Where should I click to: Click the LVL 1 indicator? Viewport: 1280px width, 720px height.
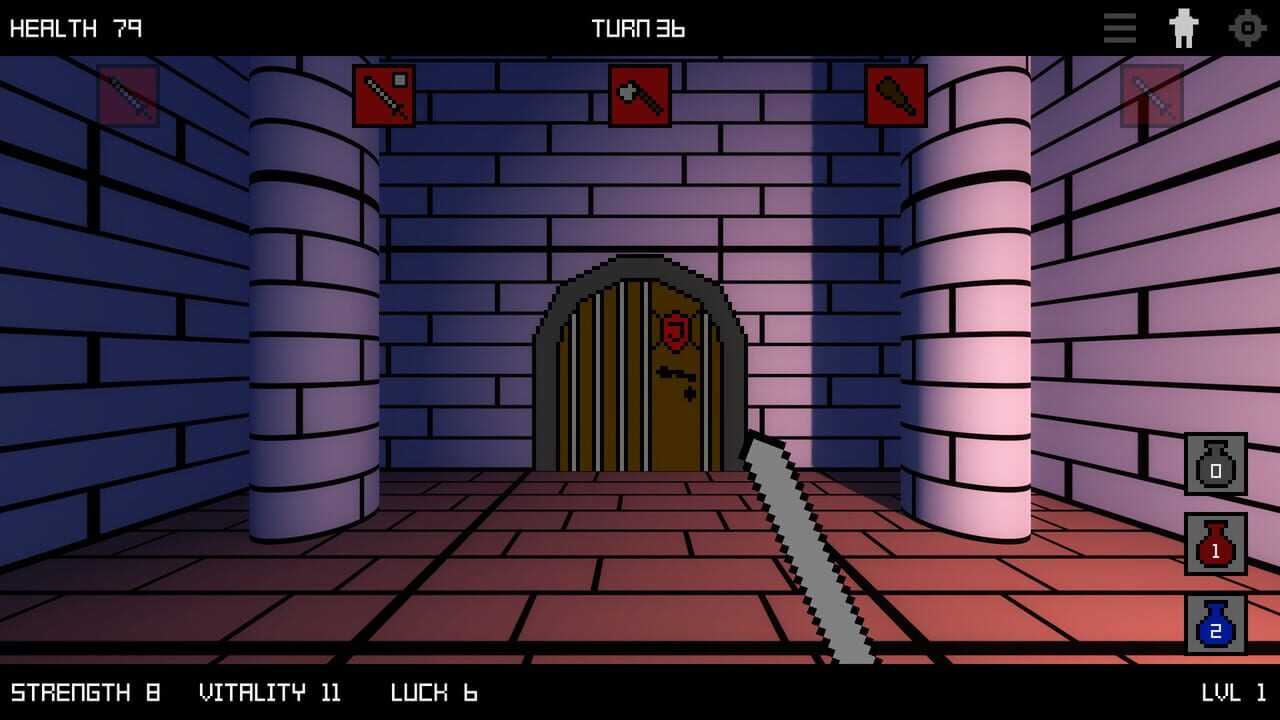coord(1234,692)
